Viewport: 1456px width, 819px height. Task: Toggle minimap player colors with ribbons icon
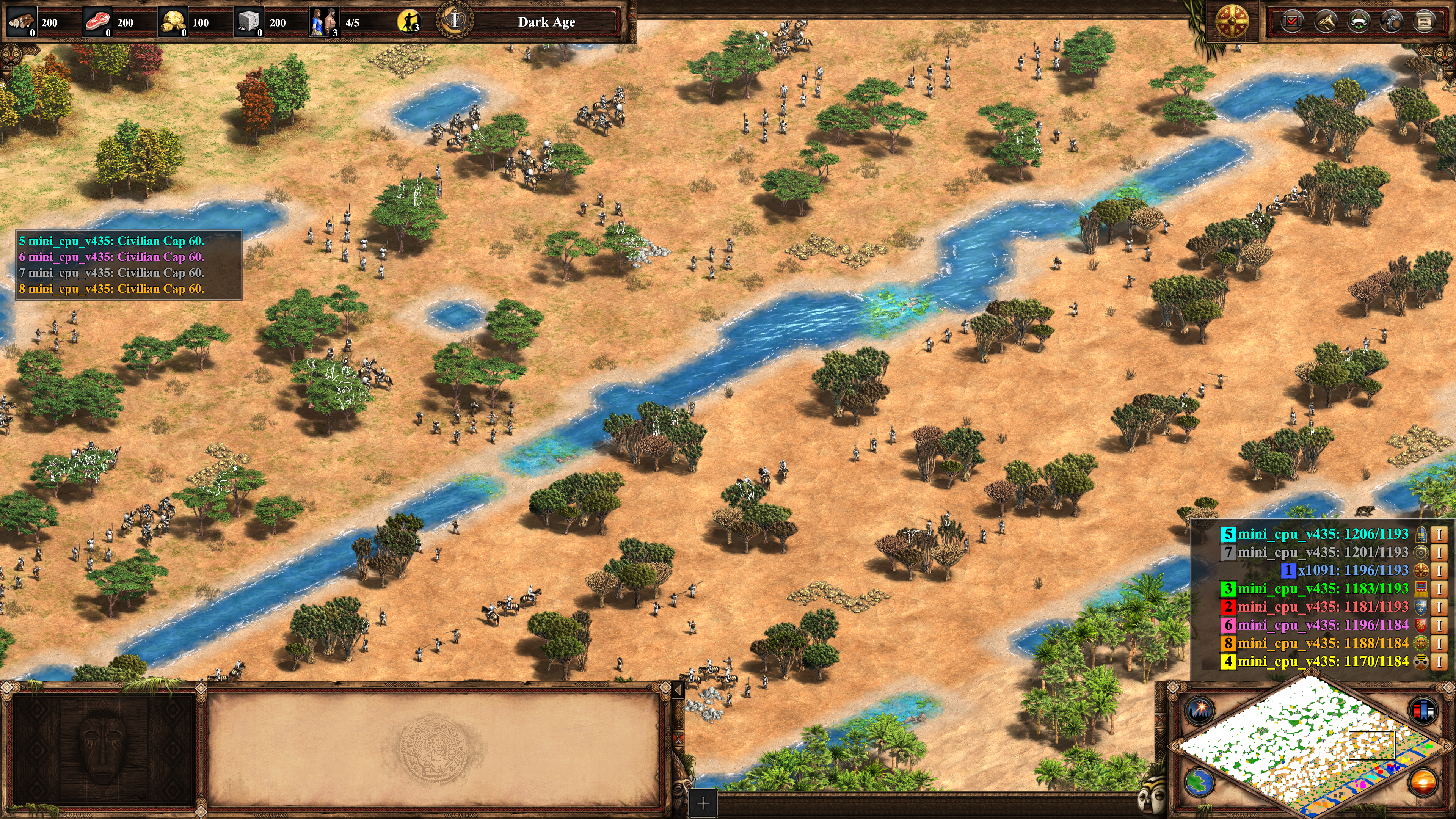1423,711
